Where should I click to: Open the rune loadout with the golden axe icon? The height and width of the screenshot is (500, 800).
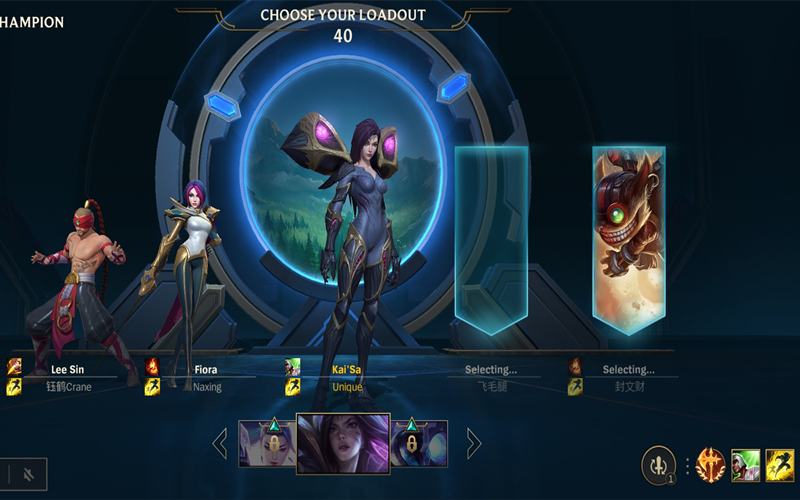point(710,464)
